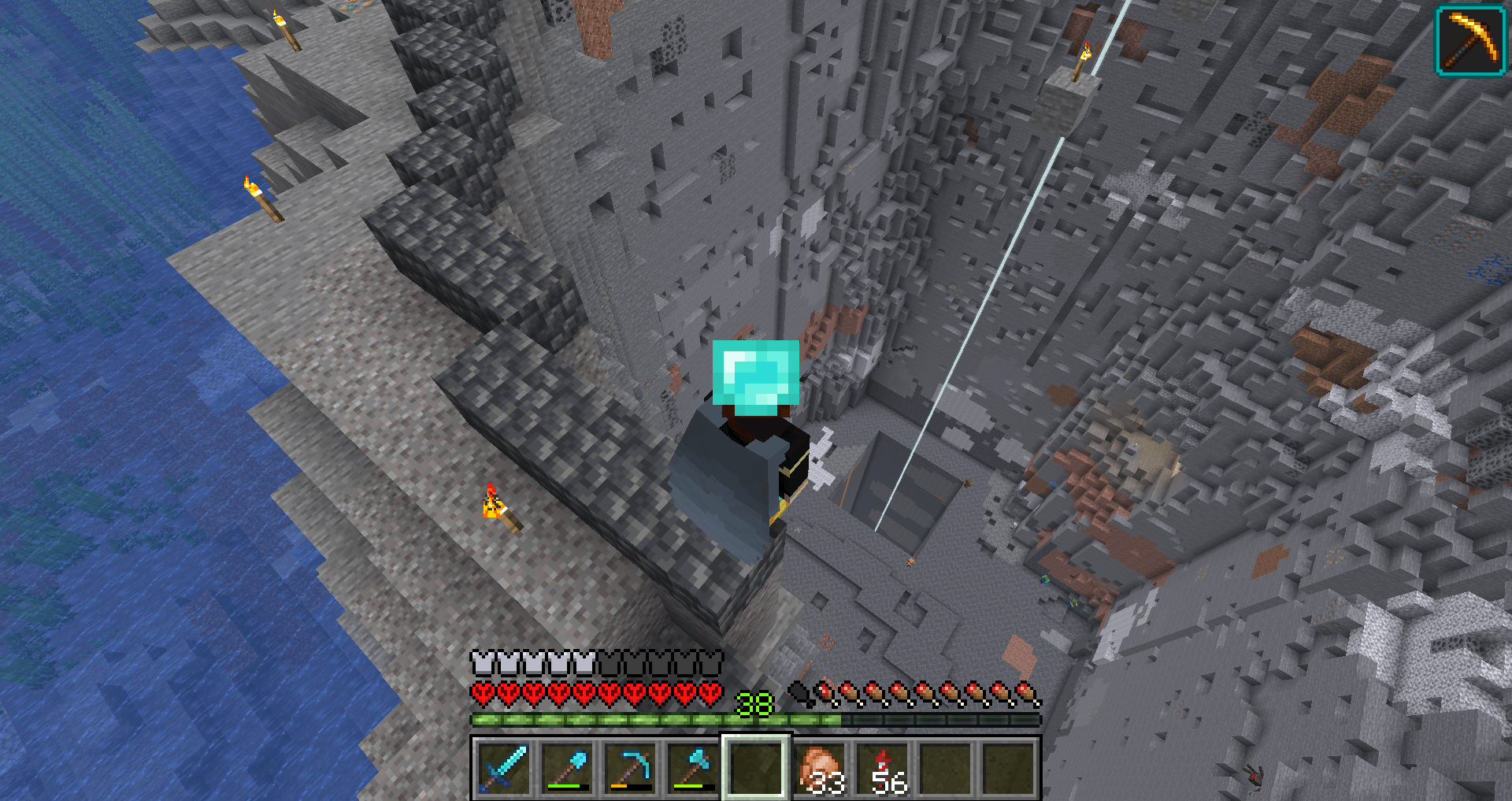Select the cooked chicken stack of 33
The width and height of the screenshot is (1512, 801).
pyautogui.click(x=819, y=768)
